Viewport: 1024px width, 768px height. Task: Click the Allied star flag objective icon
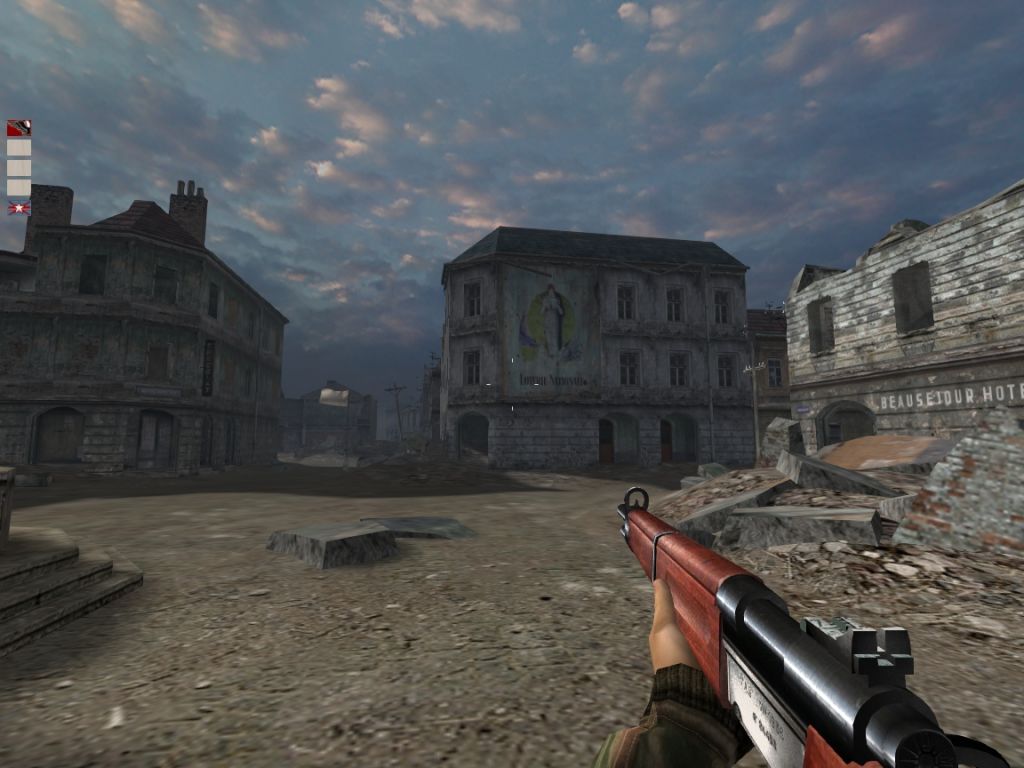pos(19,208)
